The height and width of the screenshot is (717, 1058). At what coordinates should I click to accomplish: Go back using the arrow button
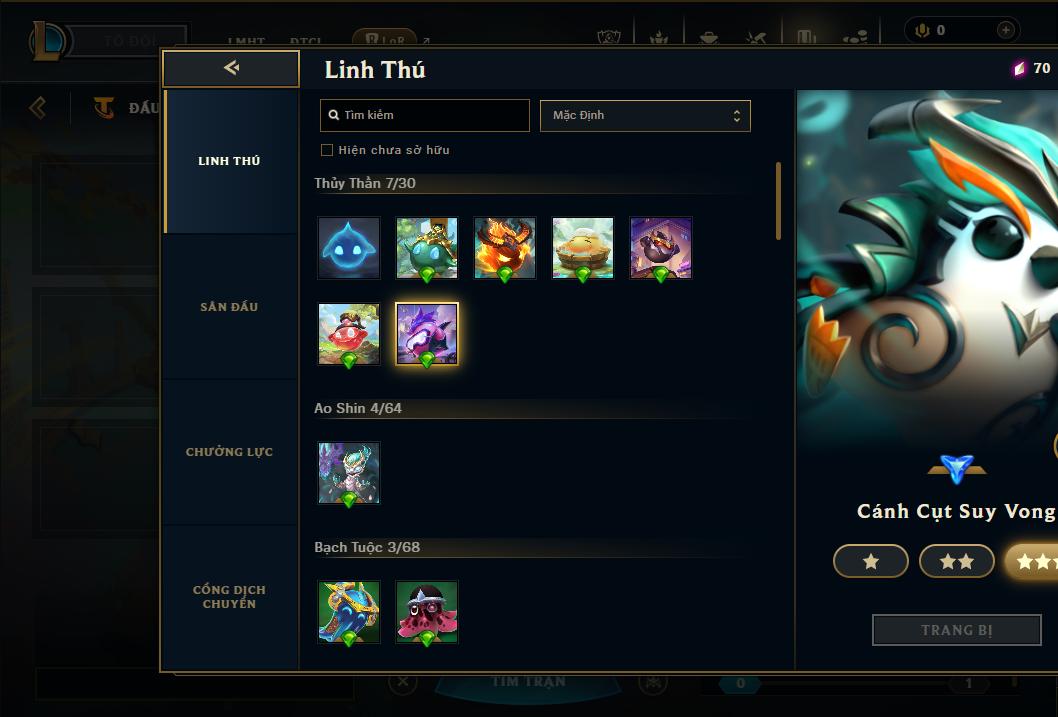click(231, 68)
